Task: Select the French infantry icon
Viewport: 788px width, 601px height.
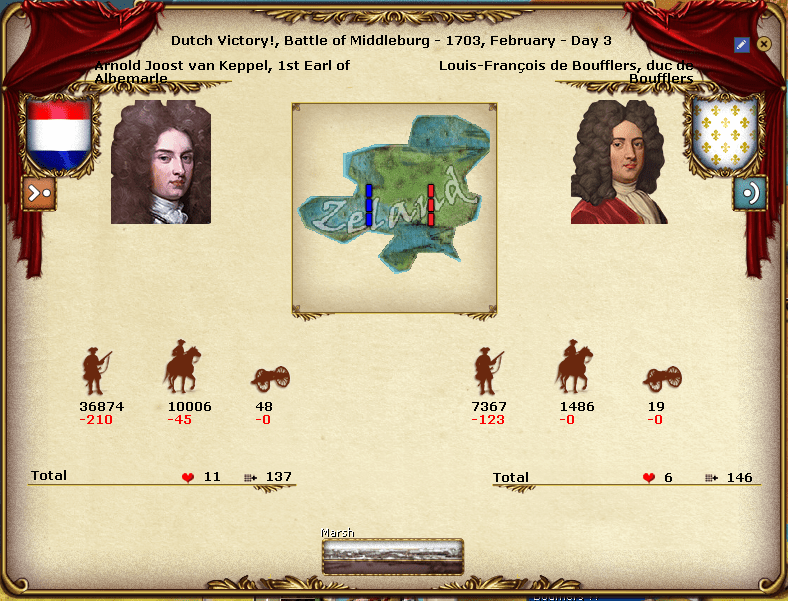Action: 488,372
